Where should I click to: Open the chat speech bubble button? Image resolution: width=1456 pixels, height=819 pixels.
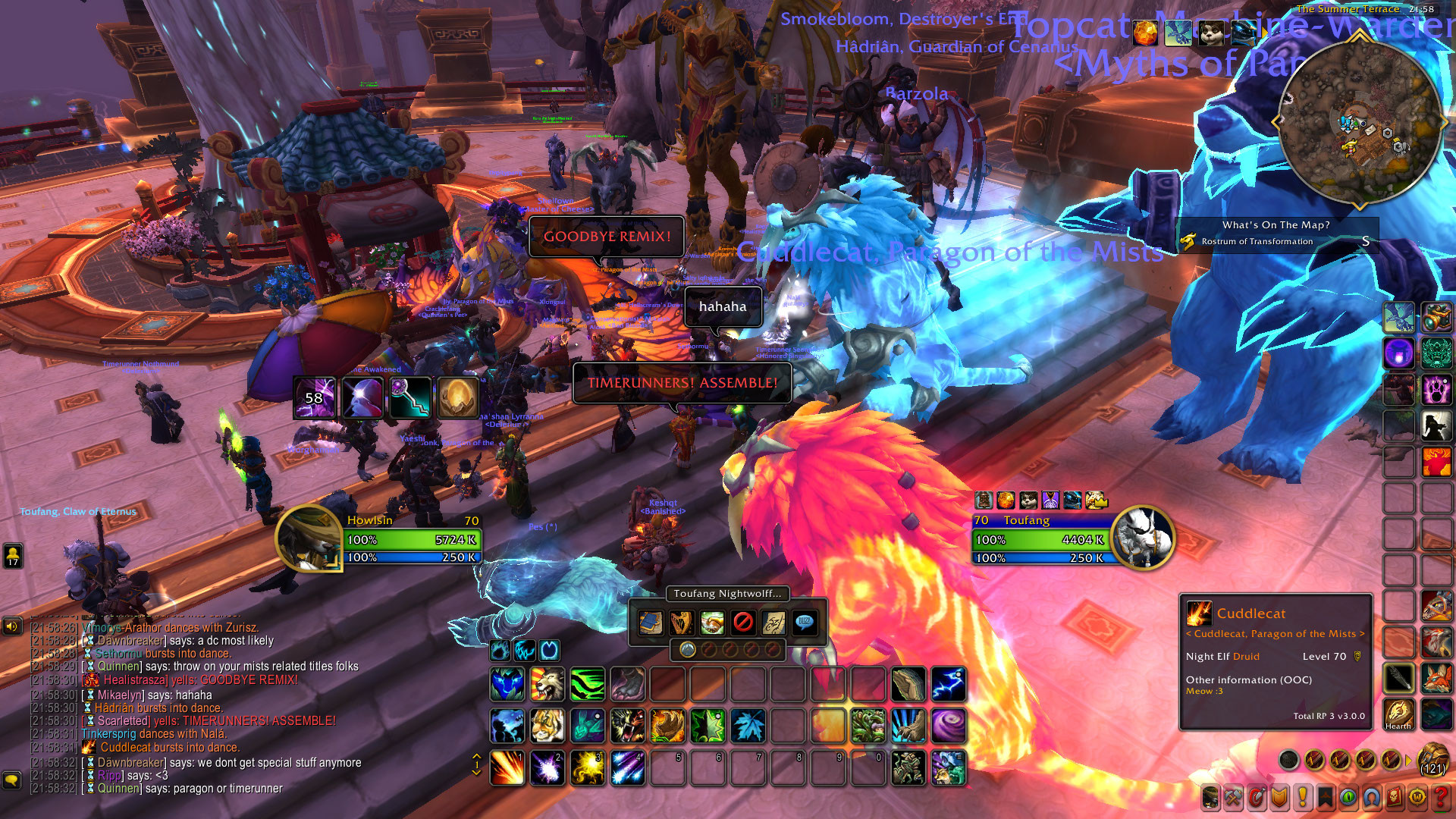pos(12,780)
